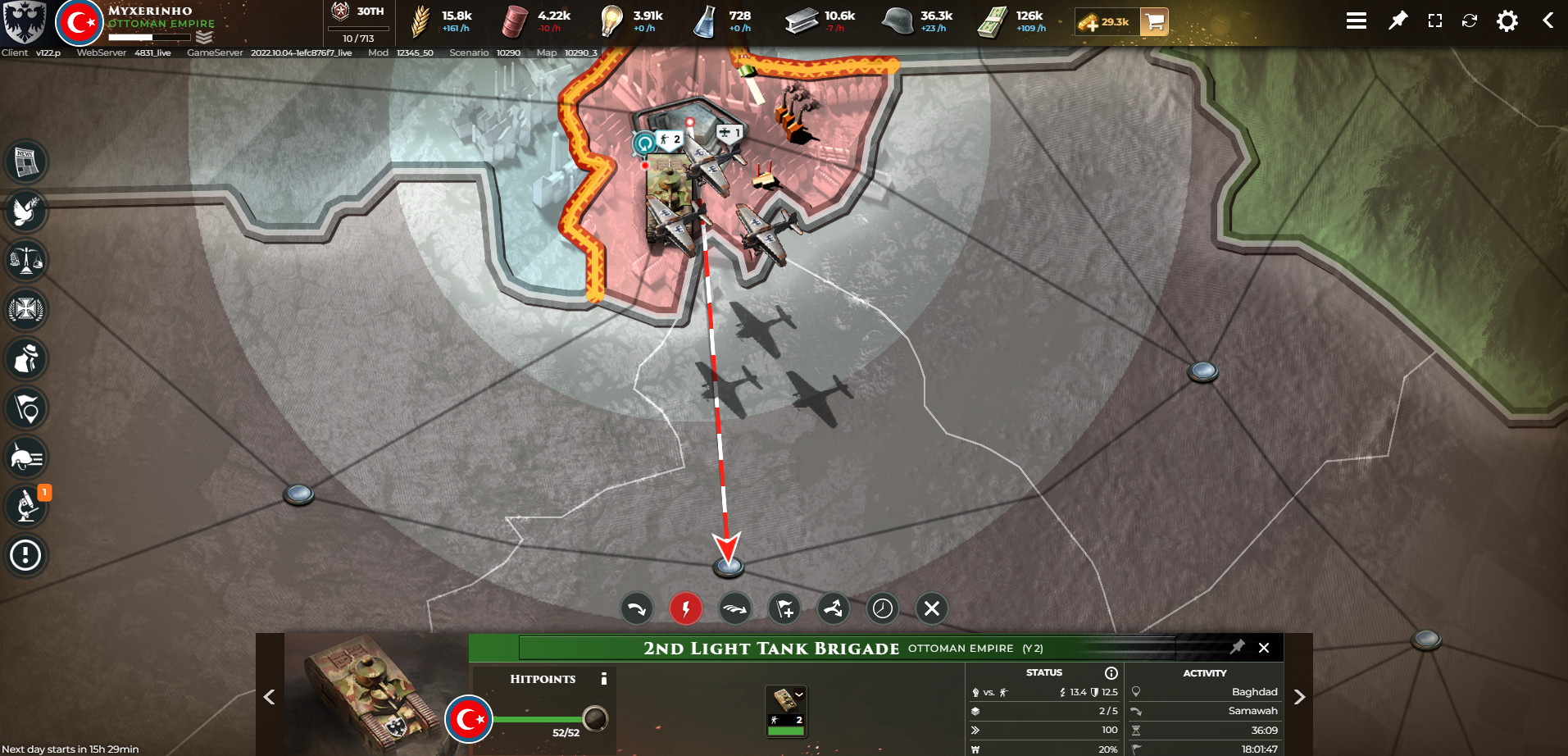Expand the next unit with the right arrow
1568x756 pixels.
coord(1300,697)
